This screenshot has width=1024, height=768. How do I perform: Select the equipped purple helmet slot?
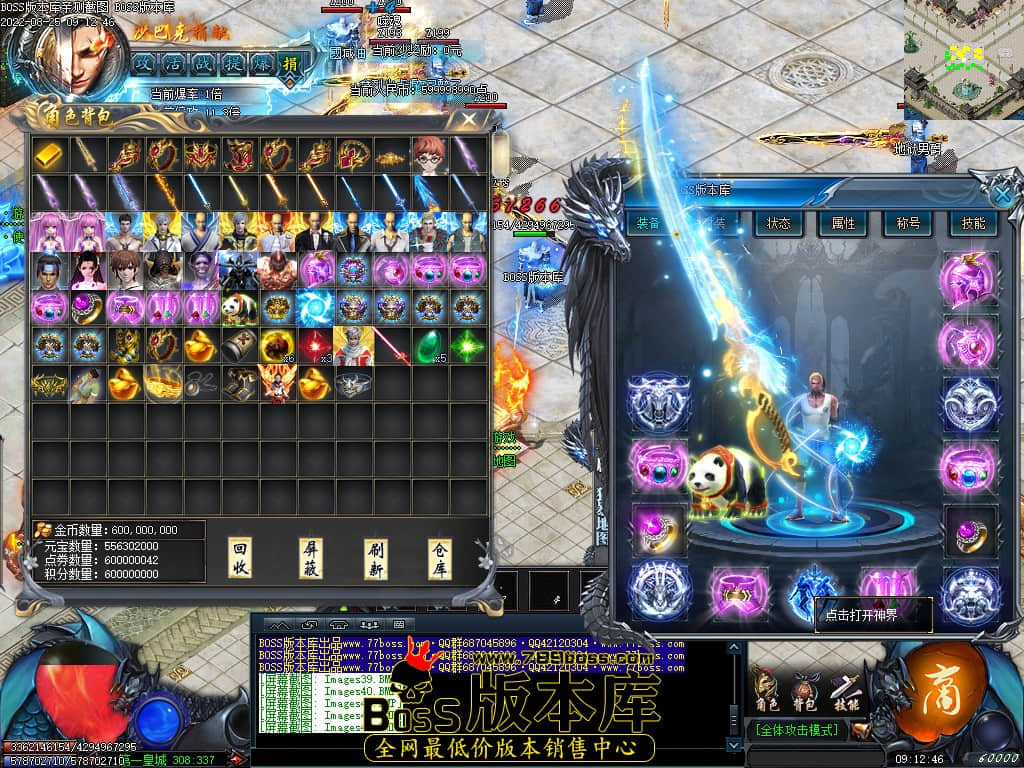click(x=968, y=278)
